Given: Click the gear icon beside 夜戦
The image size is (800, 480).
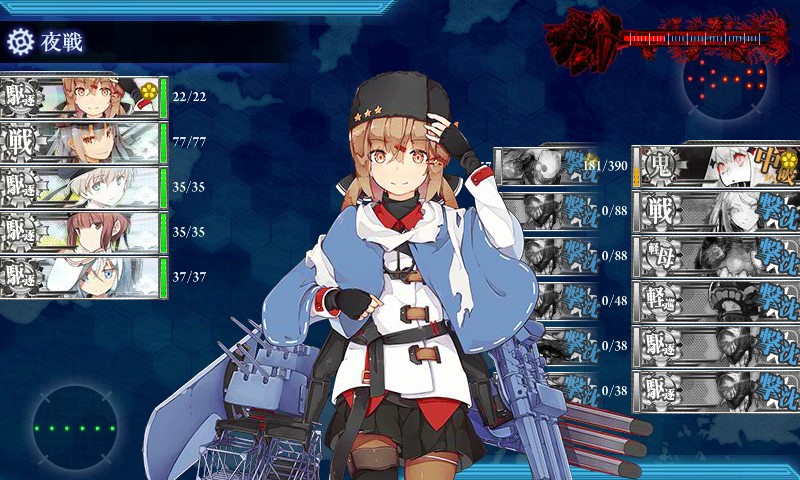Looking at the screenshot, I should [x=20, y=42].
